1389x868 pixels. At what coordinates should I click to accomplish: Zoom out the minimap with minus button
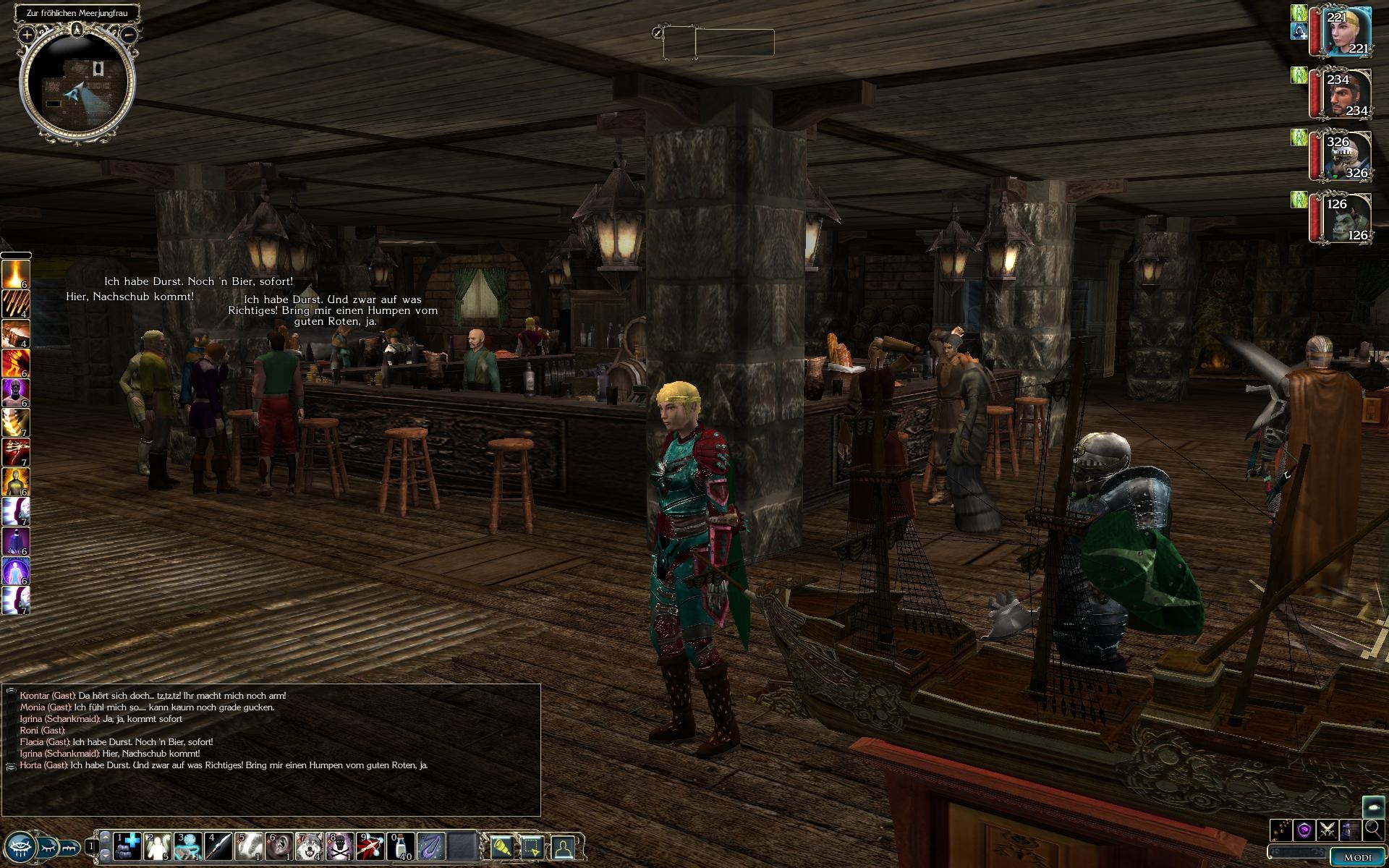point(129,34)
